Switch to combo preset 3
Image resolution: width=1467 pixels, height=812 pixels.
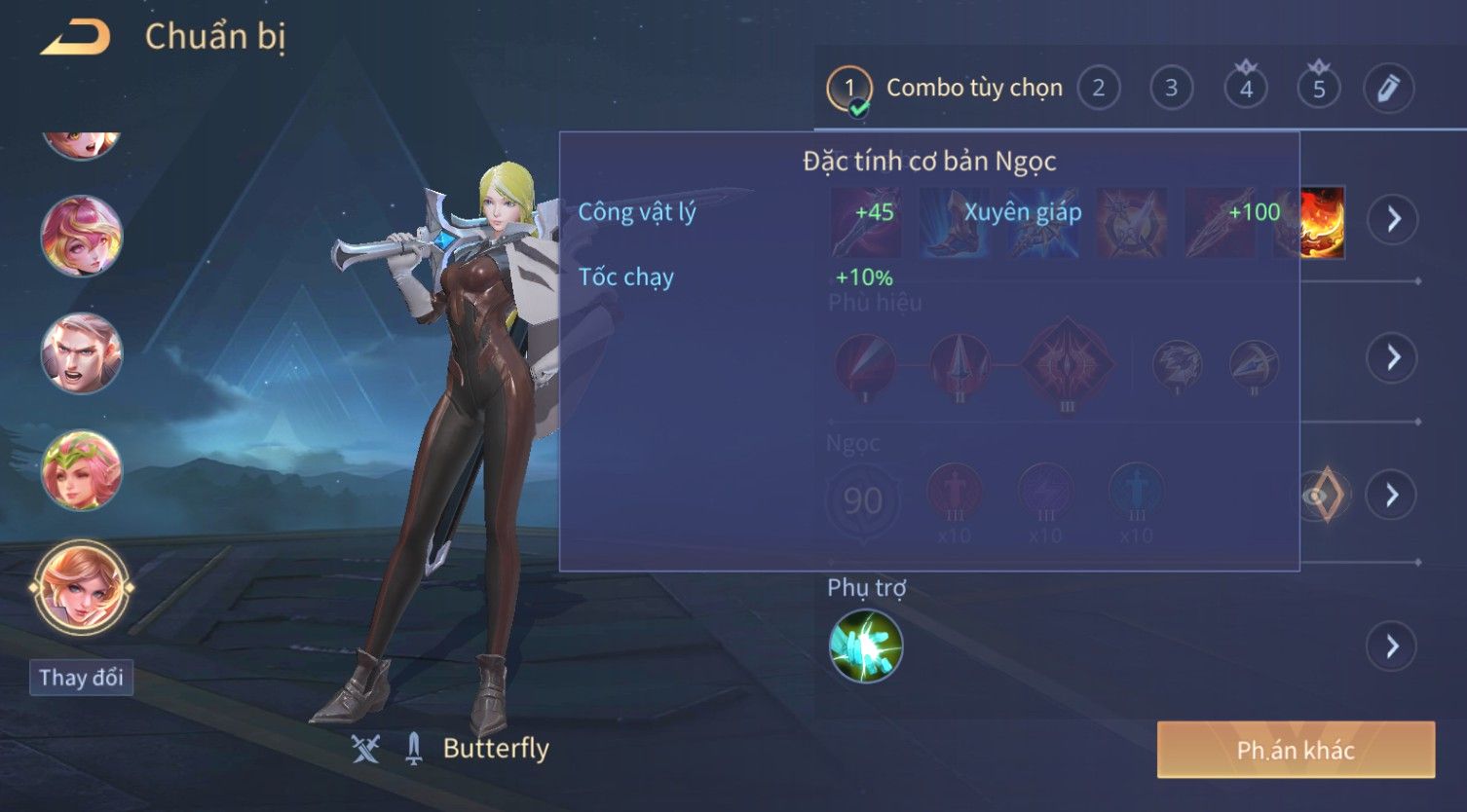tap(1171, 89)
